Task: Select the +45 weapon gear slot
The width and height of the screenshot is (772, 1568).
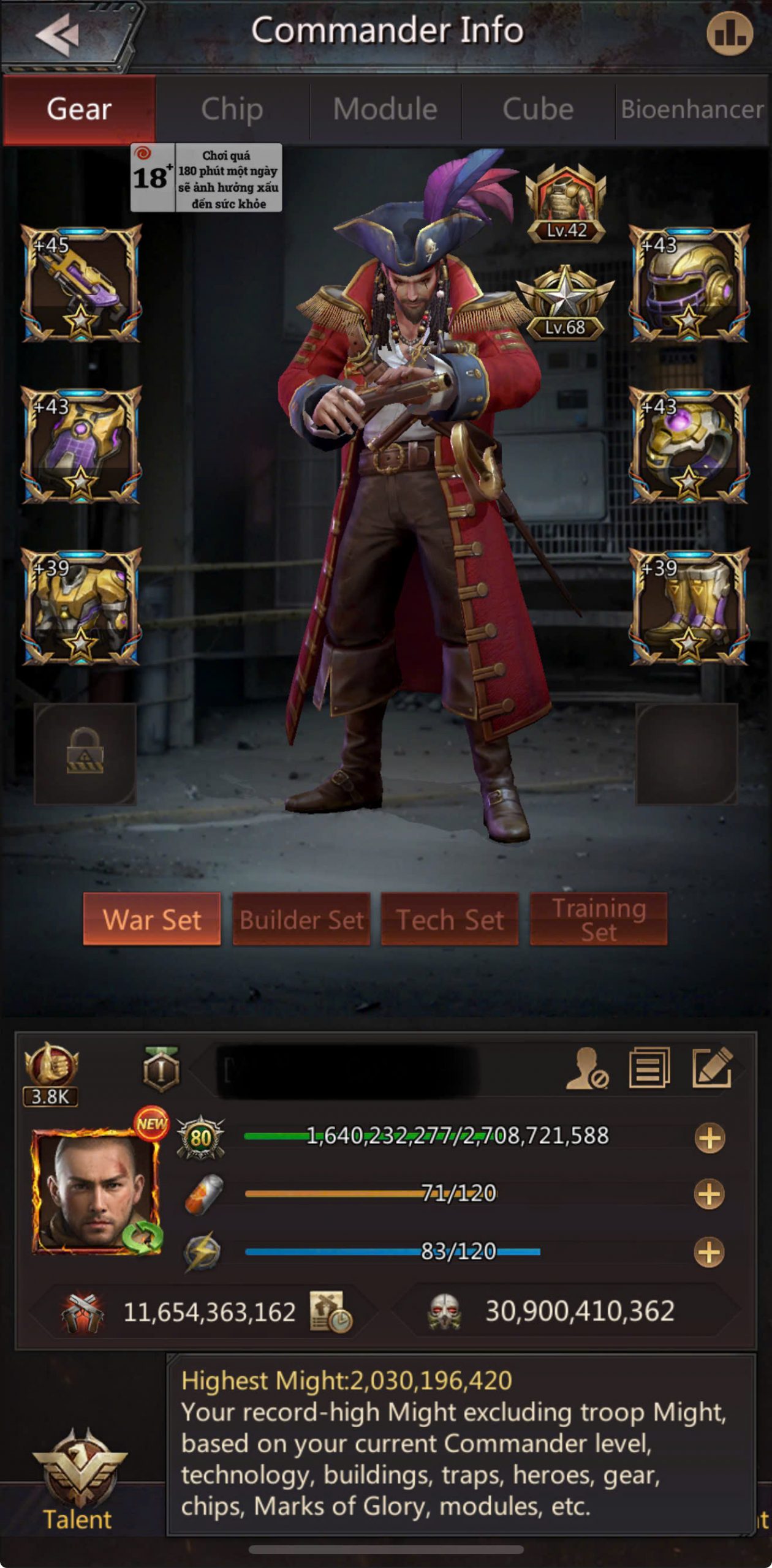Action: (81, 284)
